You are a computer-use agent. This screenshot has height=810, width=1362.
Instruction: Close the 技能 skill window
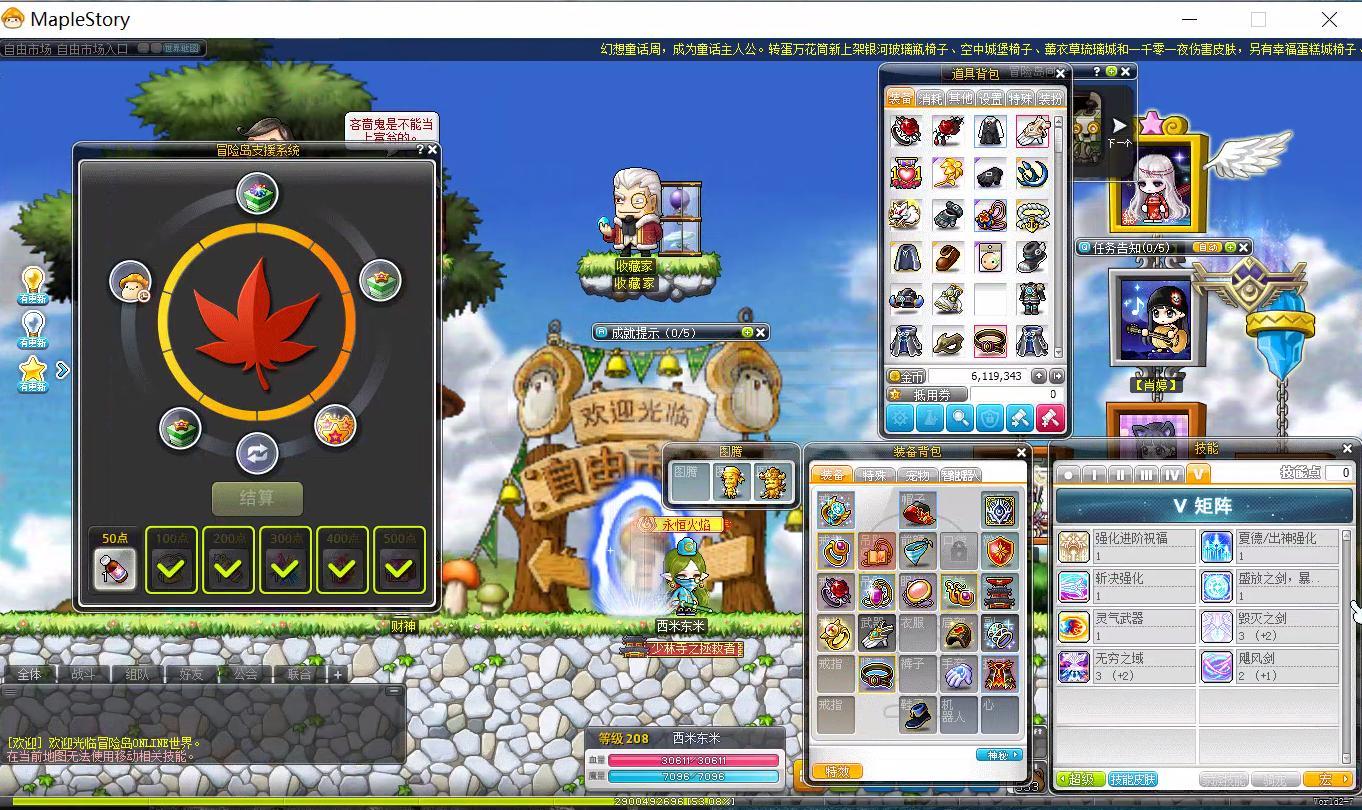[x=1347, y=449]
